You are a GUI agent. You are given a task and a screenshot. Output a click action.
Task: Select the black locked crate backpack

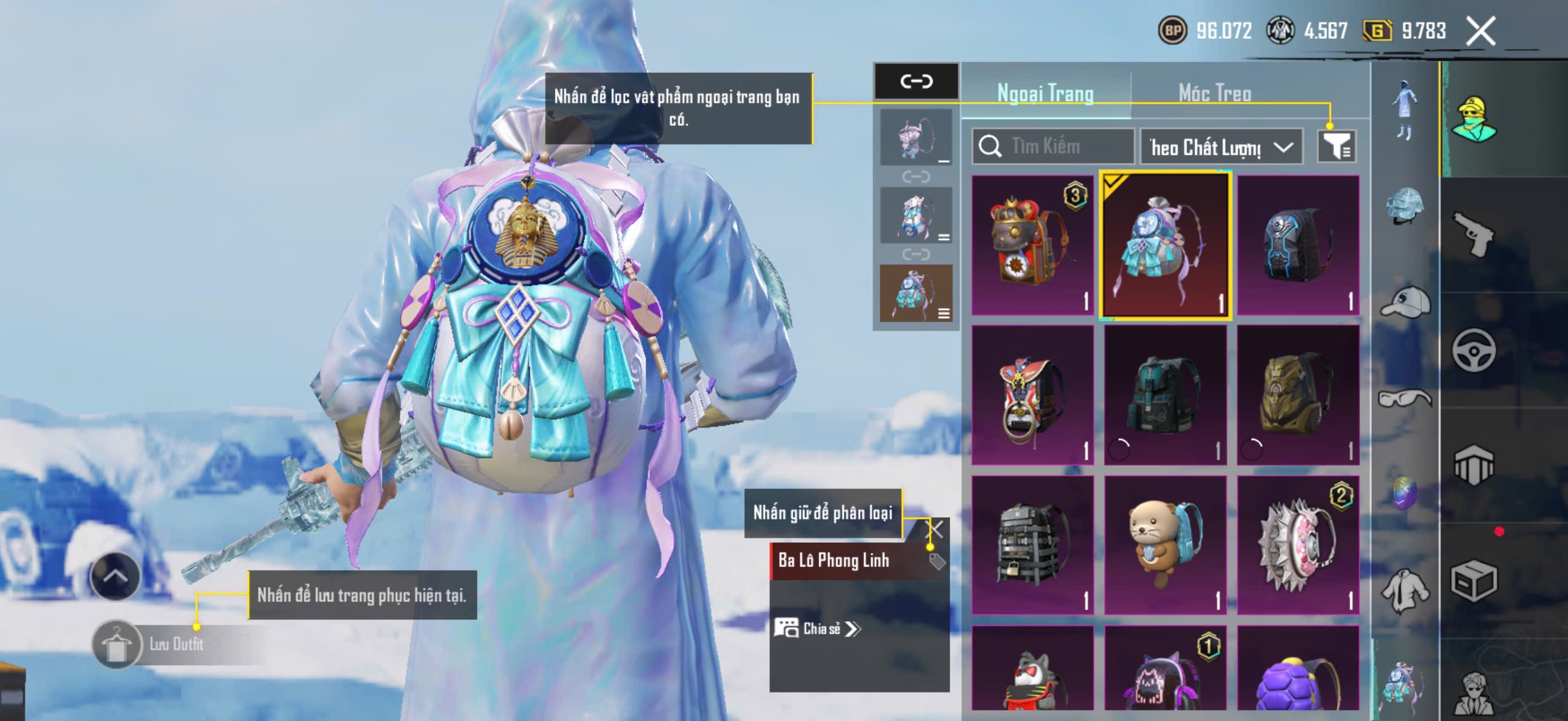point(1032,545)
